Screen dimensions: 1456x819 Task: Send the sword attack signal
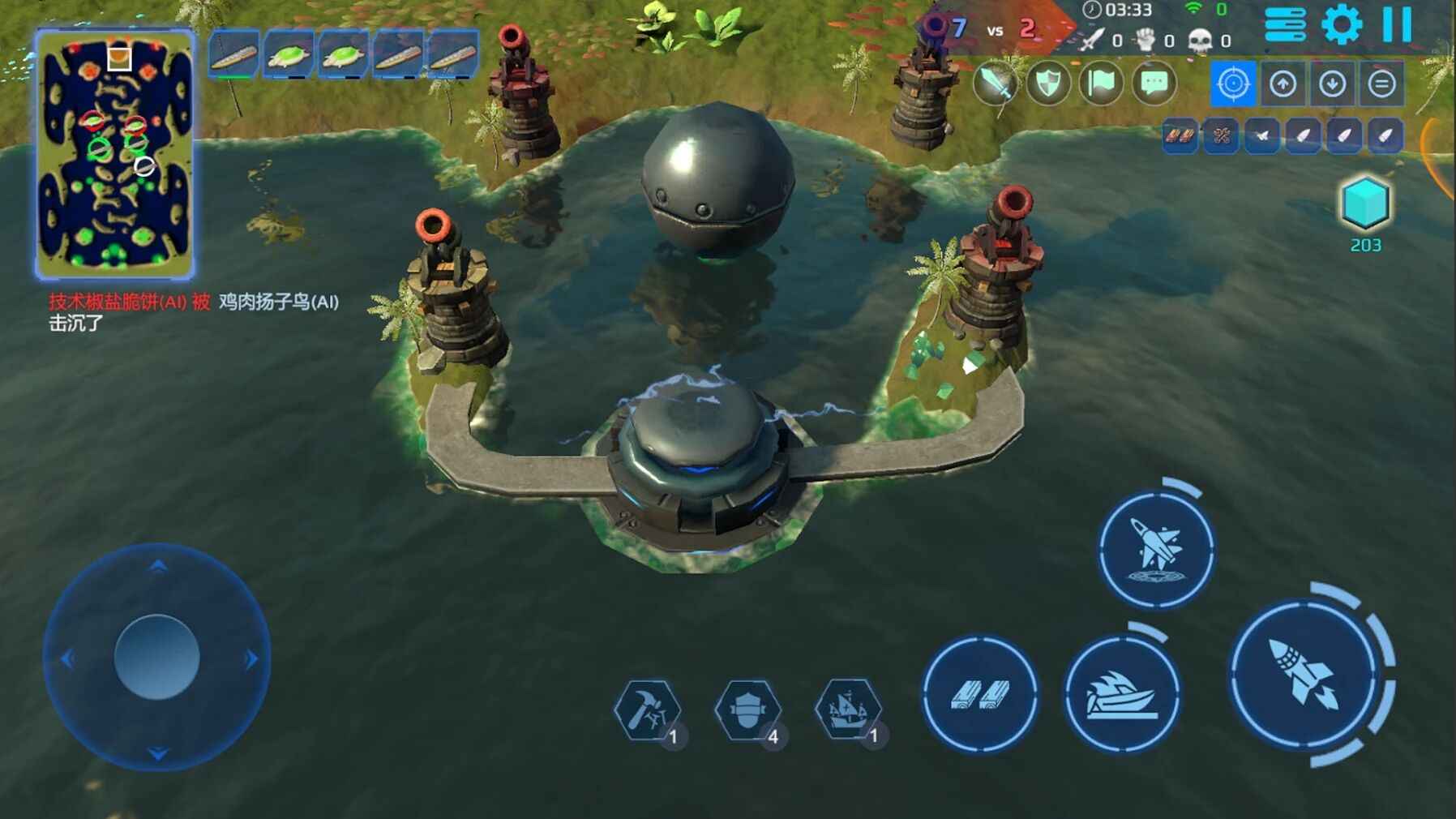(x=995, y=84)
